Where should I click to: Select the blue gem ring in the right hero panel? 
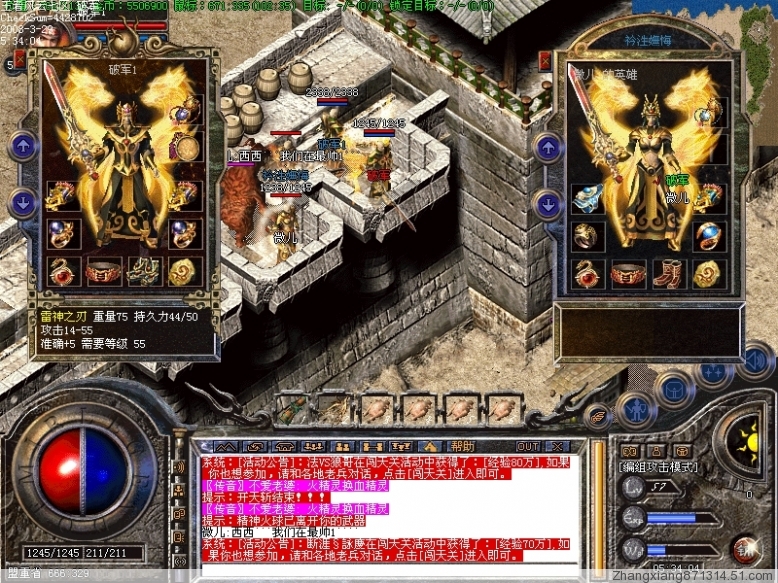709,234
